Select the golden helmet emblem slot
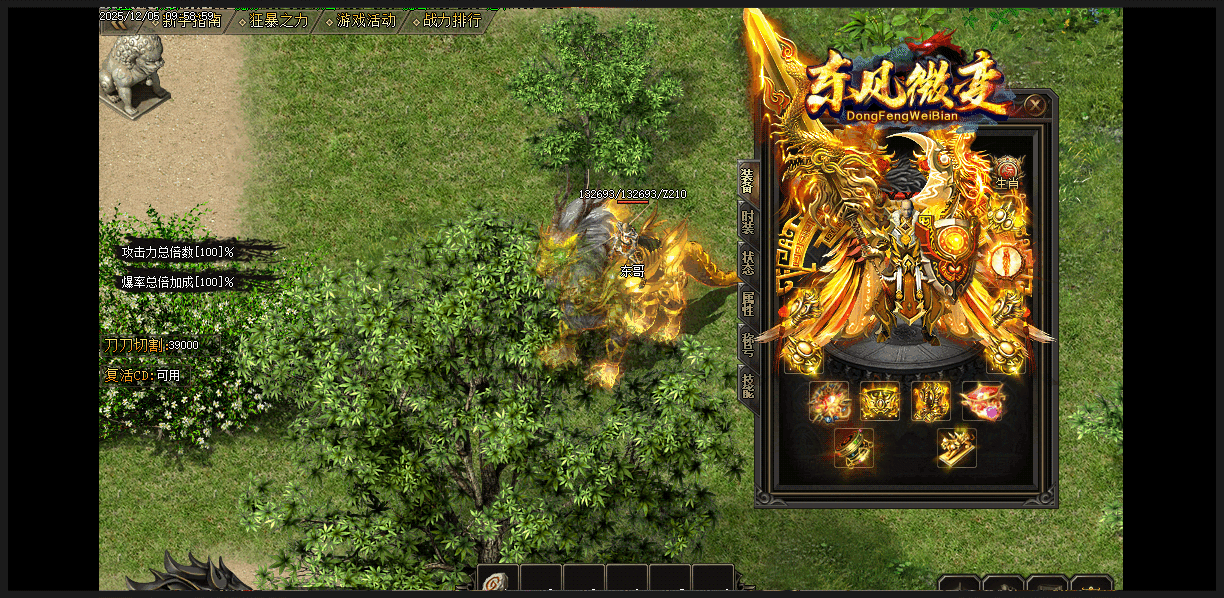 pos(880,401)
